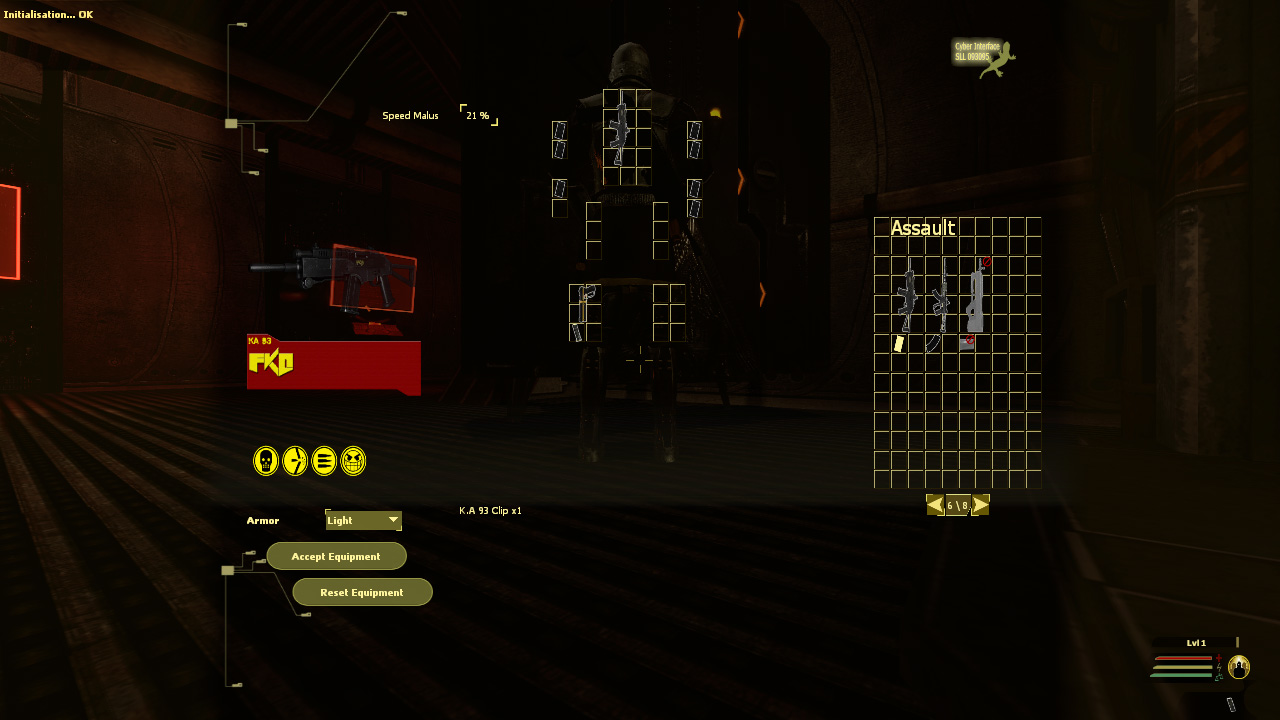Screen dimensions: 1280x720
Task: Select the grinning face icon
Action: click(x=353, y=461)
